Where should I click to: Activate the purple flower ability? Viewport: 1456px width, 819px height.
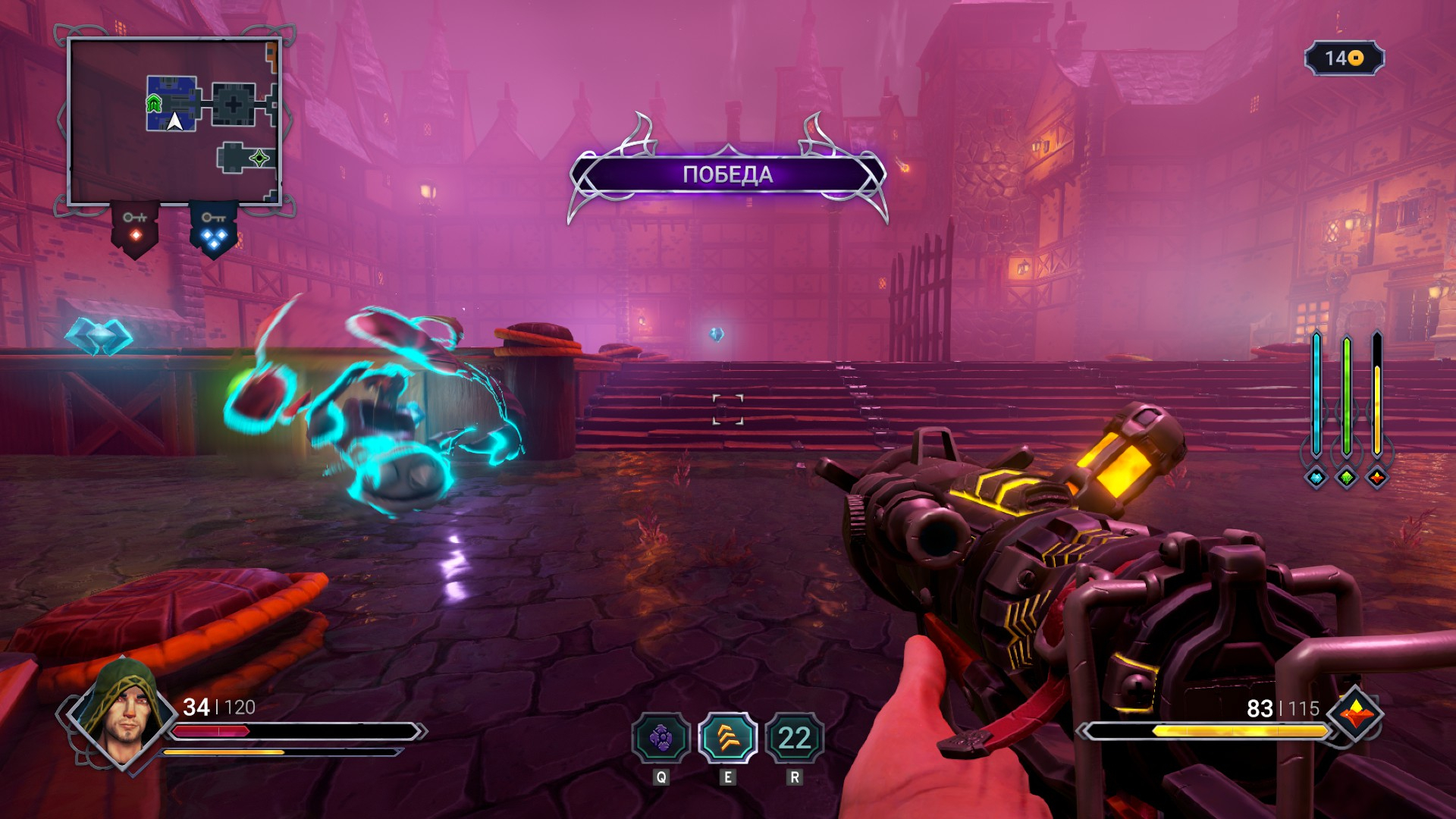tap(661, 738)
